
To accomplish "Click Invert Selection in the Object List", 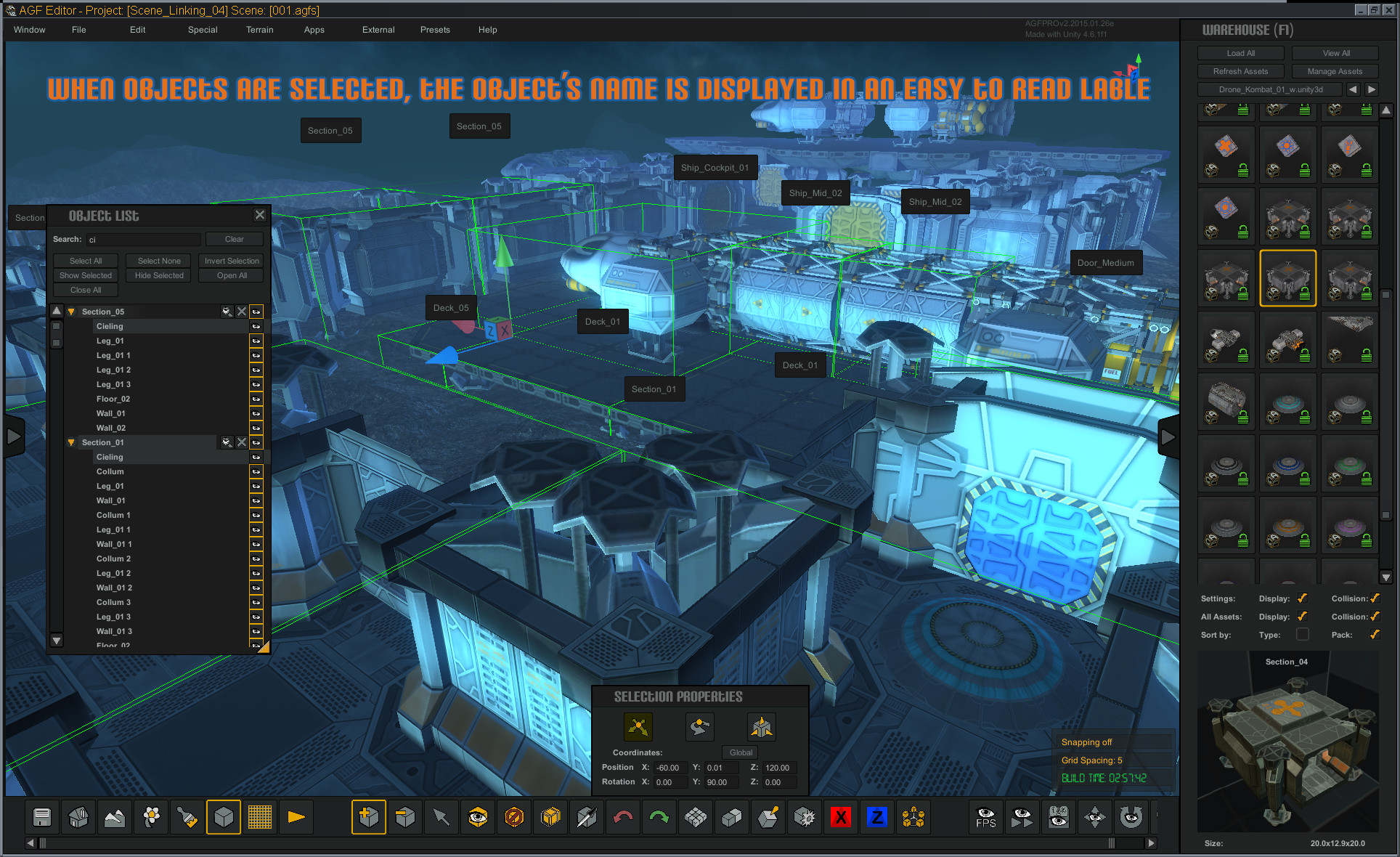I will point(231,261).
